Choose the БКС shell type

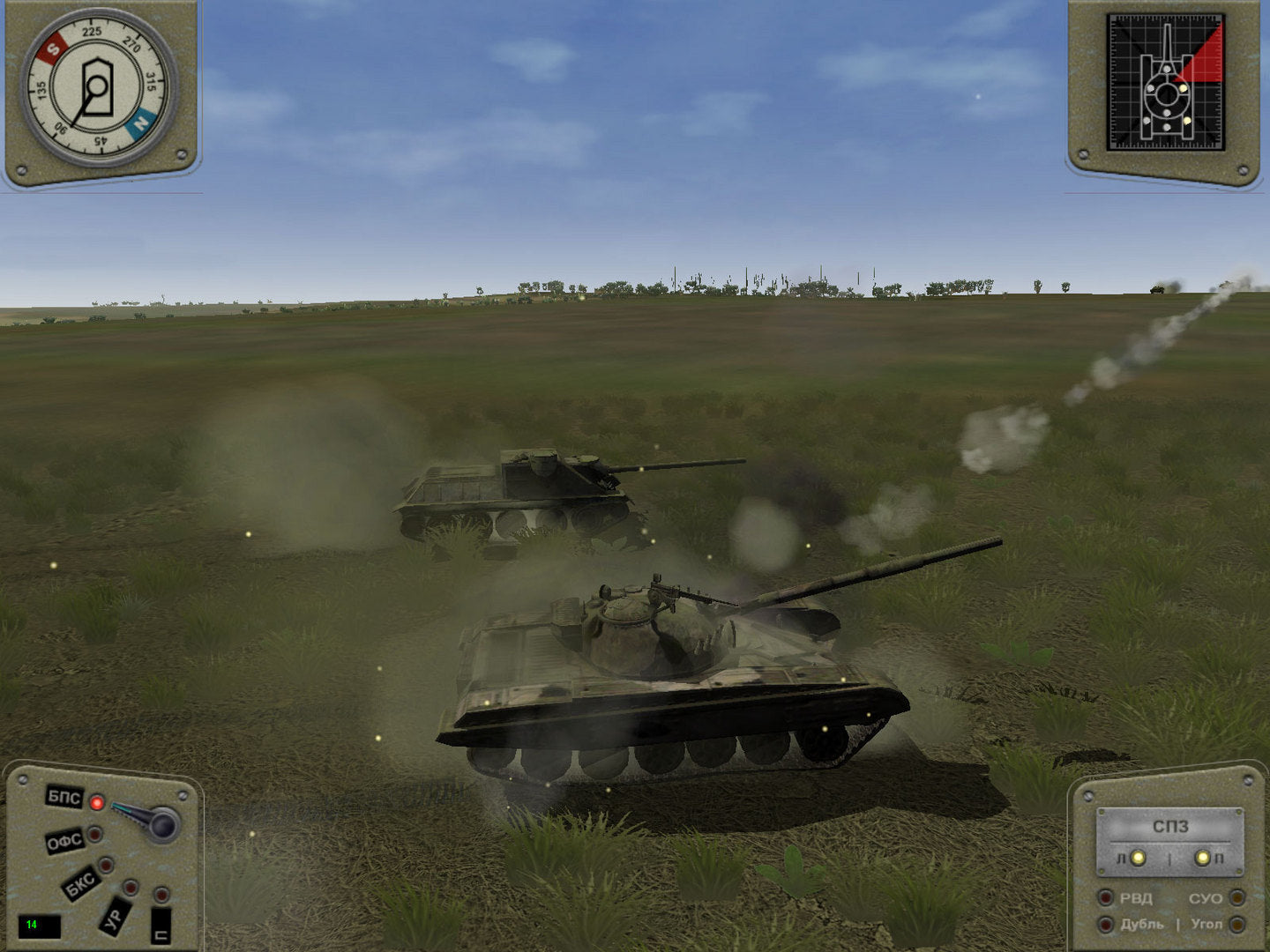point(81,882)
